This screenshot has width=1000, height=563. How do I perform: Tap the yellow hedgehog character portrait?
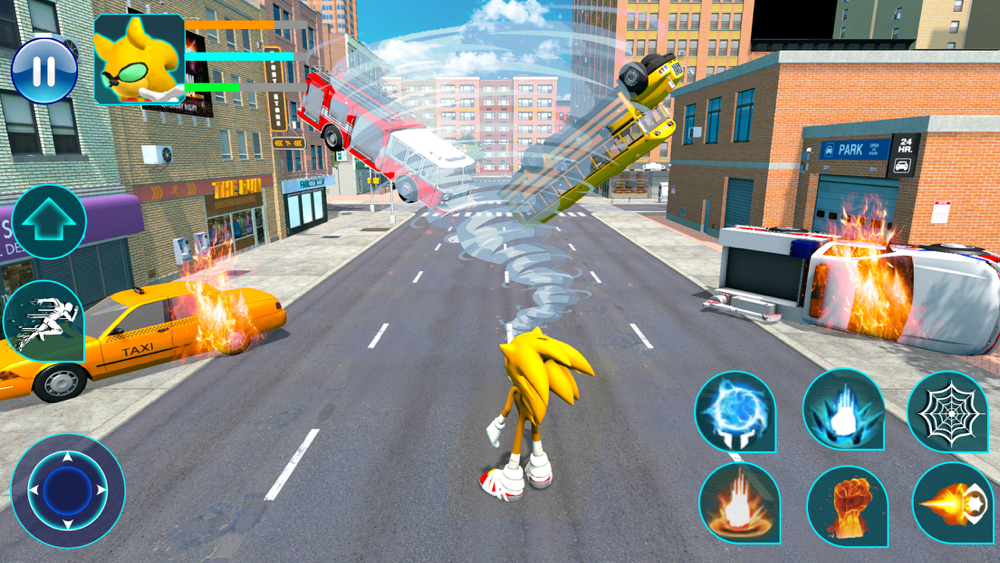139,60
